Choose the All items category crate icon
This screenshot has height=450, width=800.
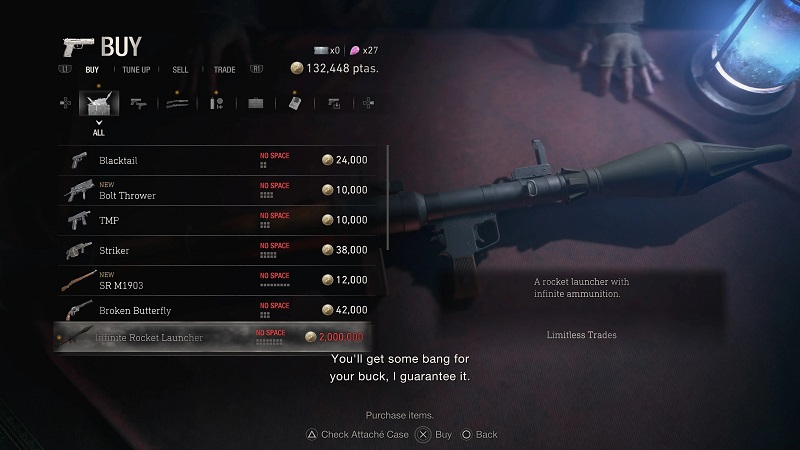[x=99, y=103]
